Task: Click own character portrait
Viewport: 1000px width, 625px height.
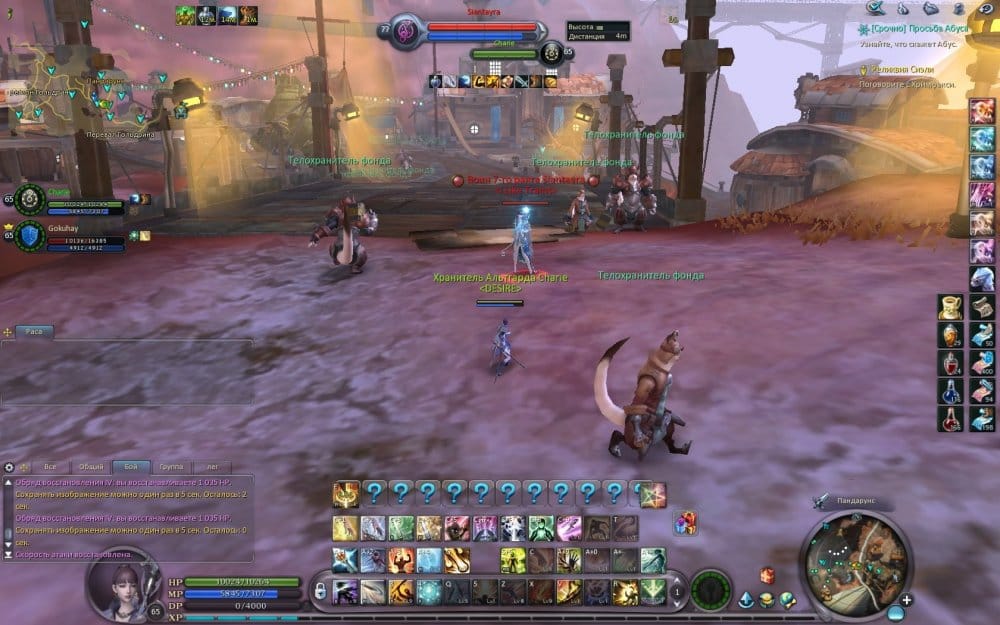Action: [122, 587]
